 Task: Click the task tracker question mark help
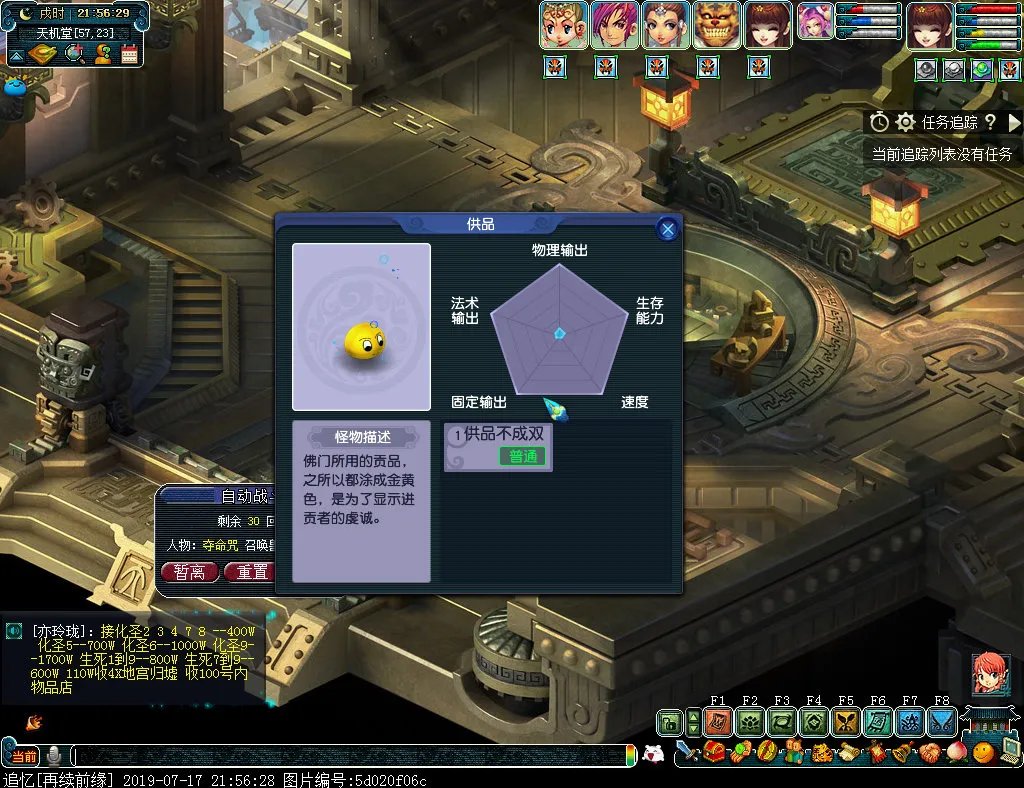click(990, 122)
